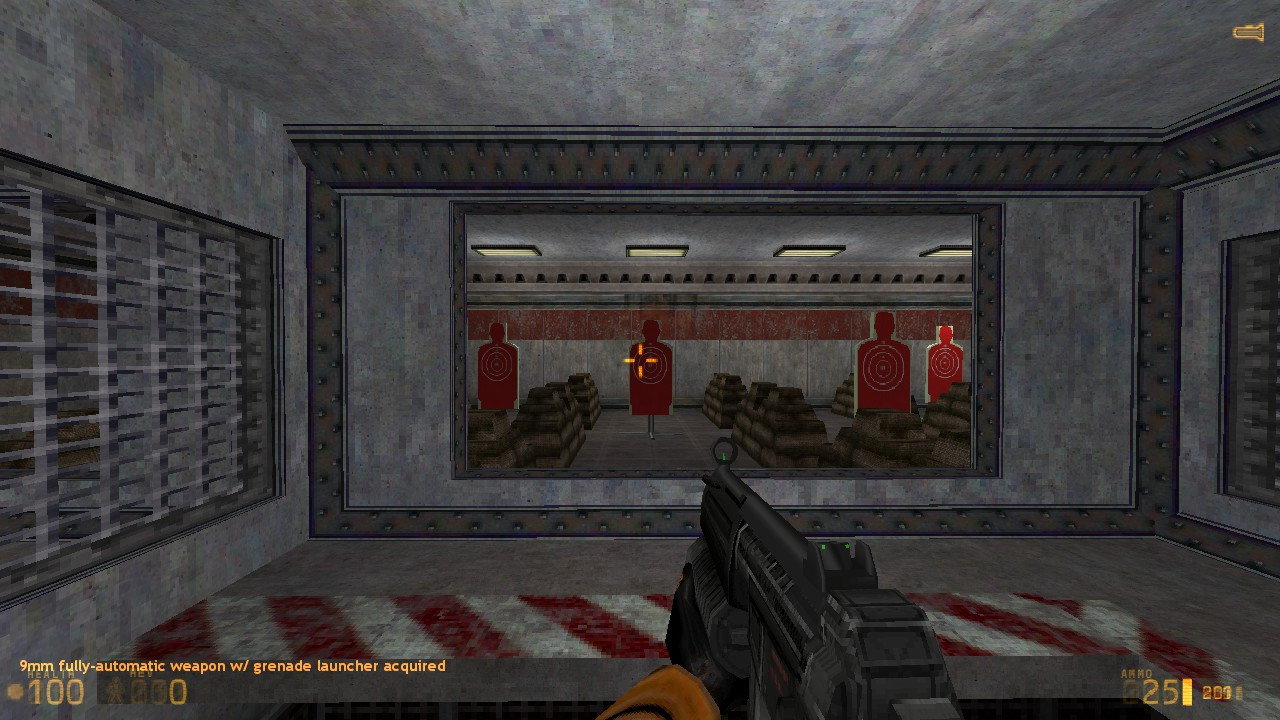Select the HEV suit icon next to armor value
Screen dimensions: 1280x720
[x=114, y=690]
